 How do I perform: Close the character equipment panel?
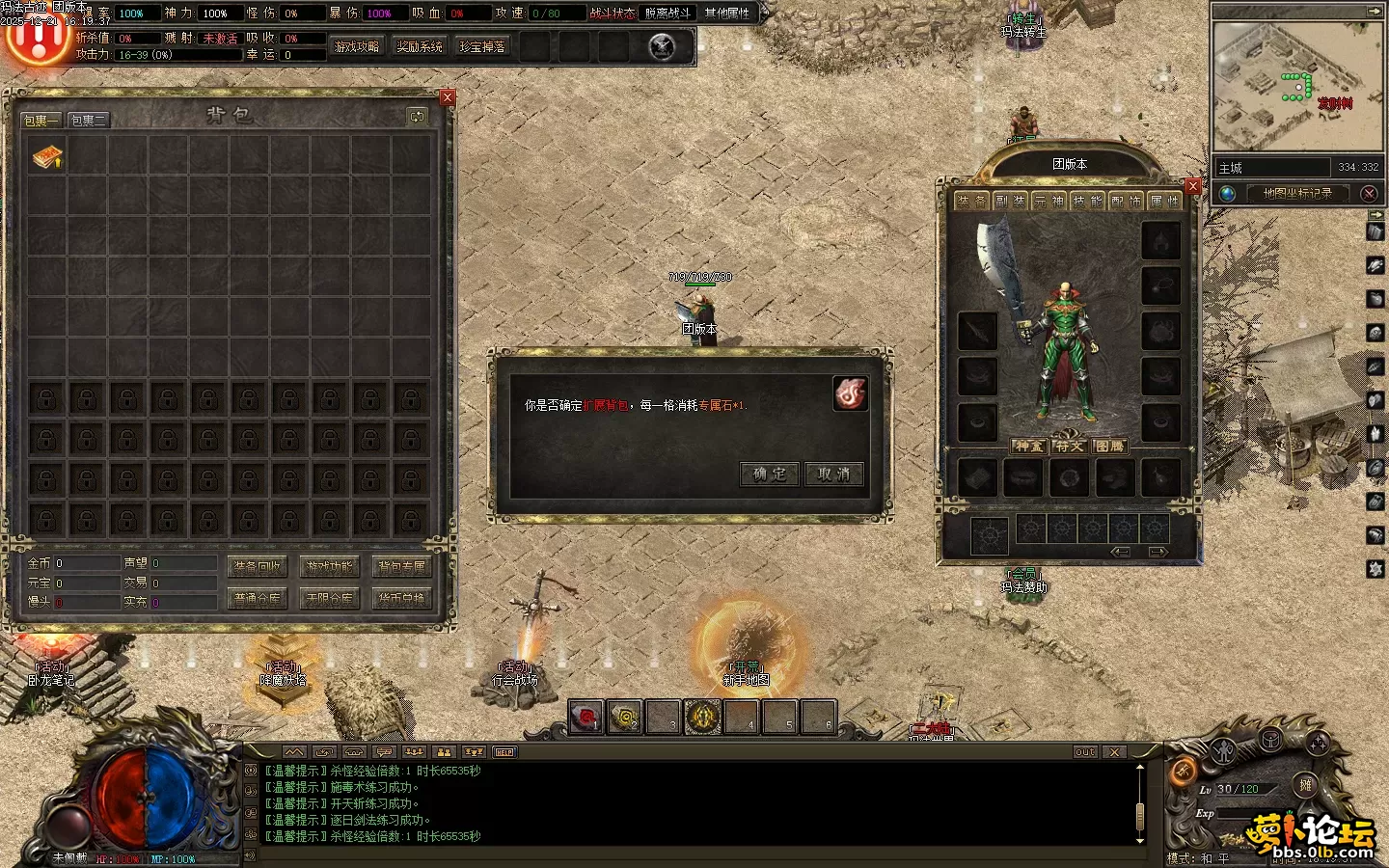click(1193, 186)
